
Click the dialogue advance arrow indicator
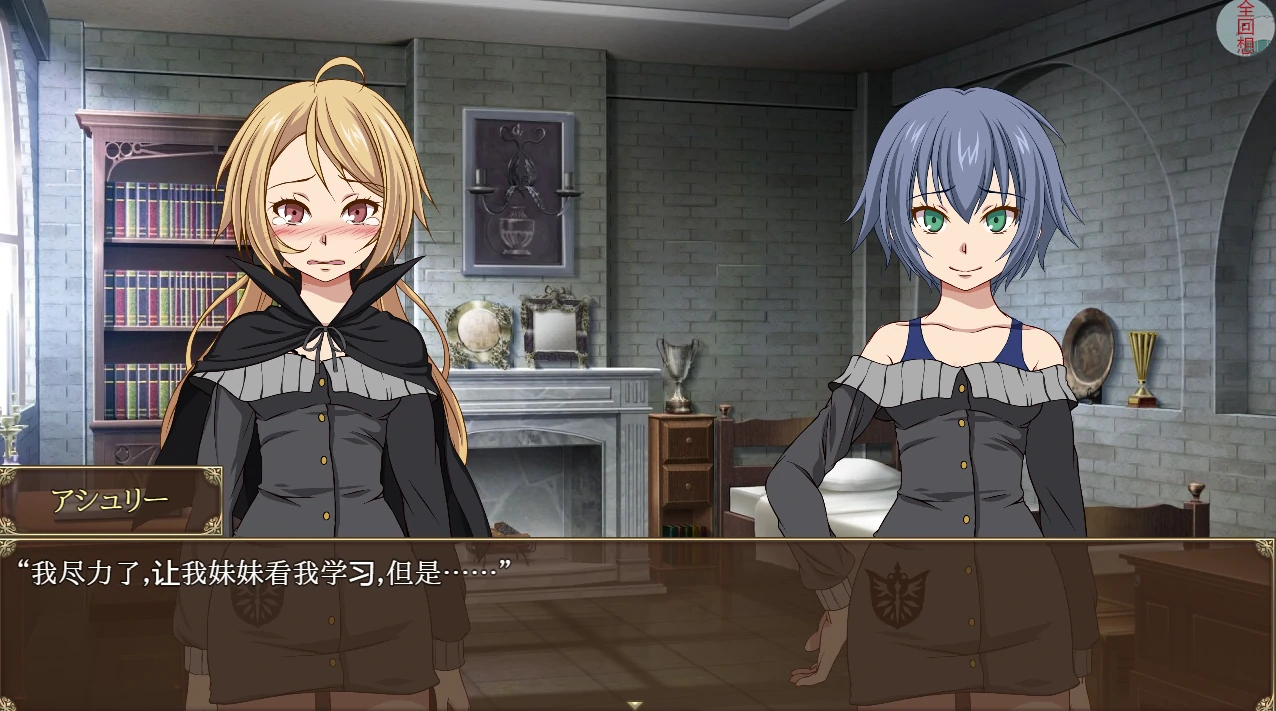634,704
